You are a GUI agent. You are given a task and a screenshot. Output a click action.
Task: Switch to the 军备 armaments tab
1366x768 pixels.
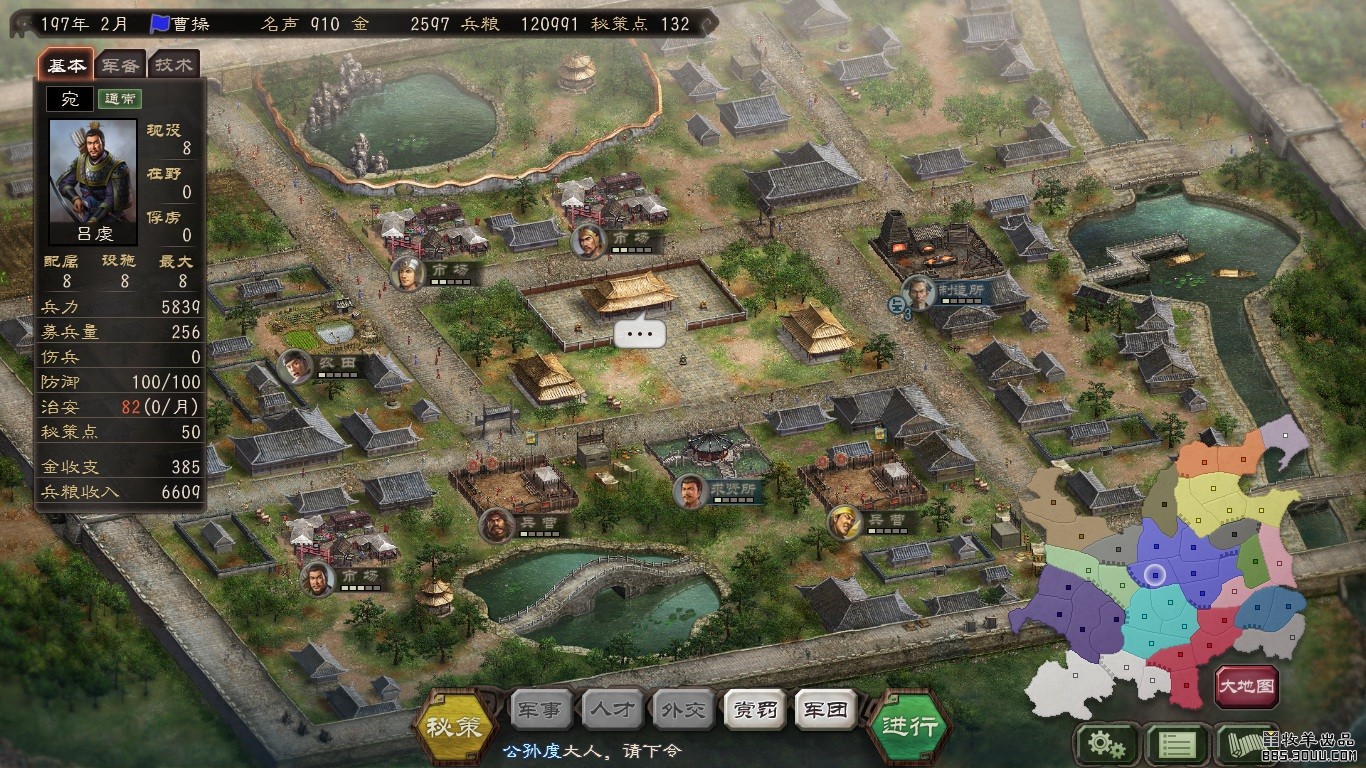pos(121,66)
